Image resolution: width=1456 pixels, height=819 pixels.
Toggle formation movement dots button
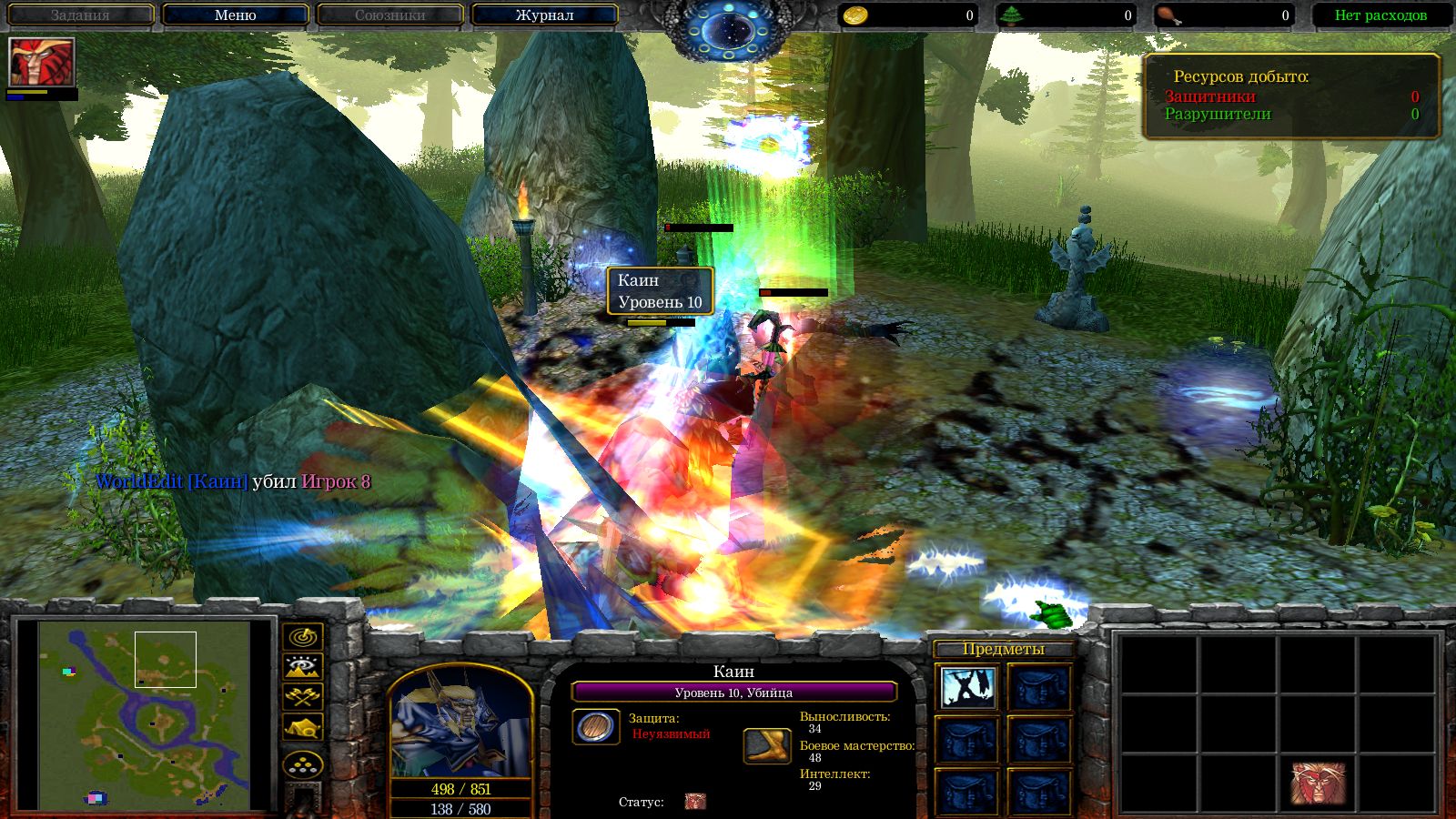tap(303, 764)
